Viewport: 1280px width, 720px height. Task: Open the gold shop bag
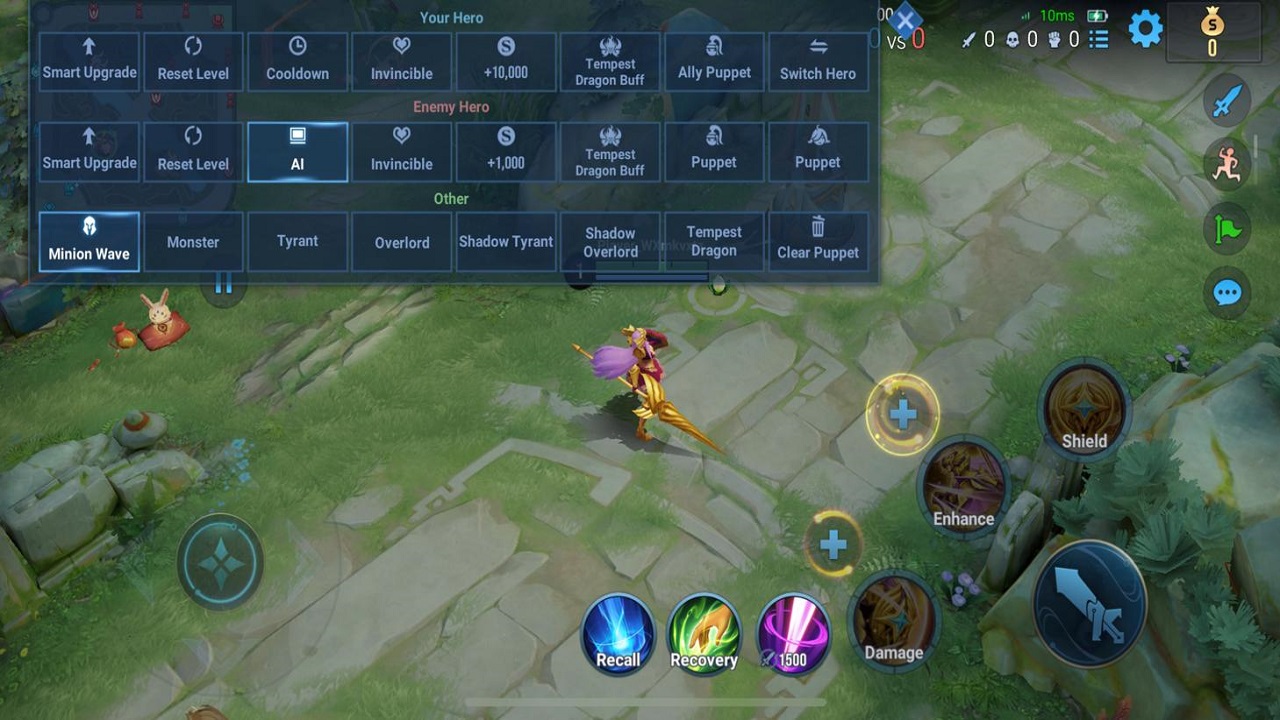point(1212,31)
